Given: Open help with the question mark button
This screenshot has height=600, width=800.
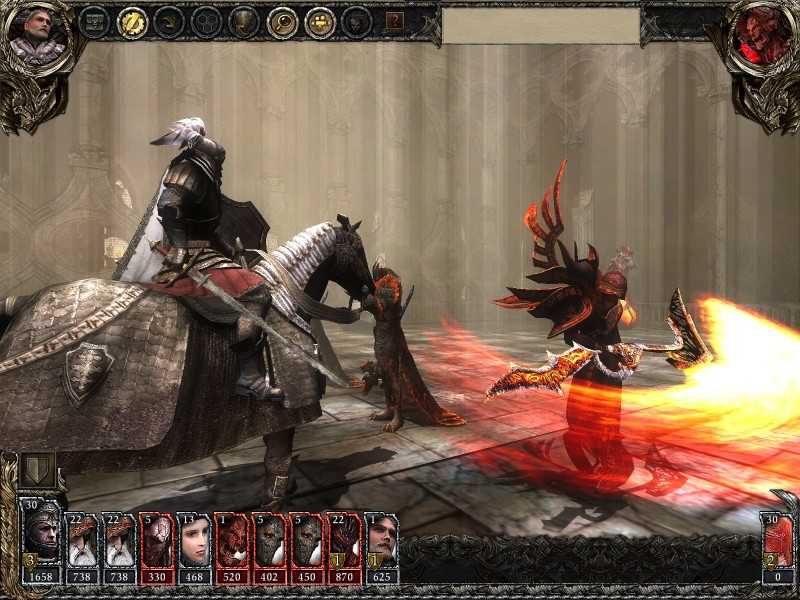Looking at the screenshot, I should point(395,21).
